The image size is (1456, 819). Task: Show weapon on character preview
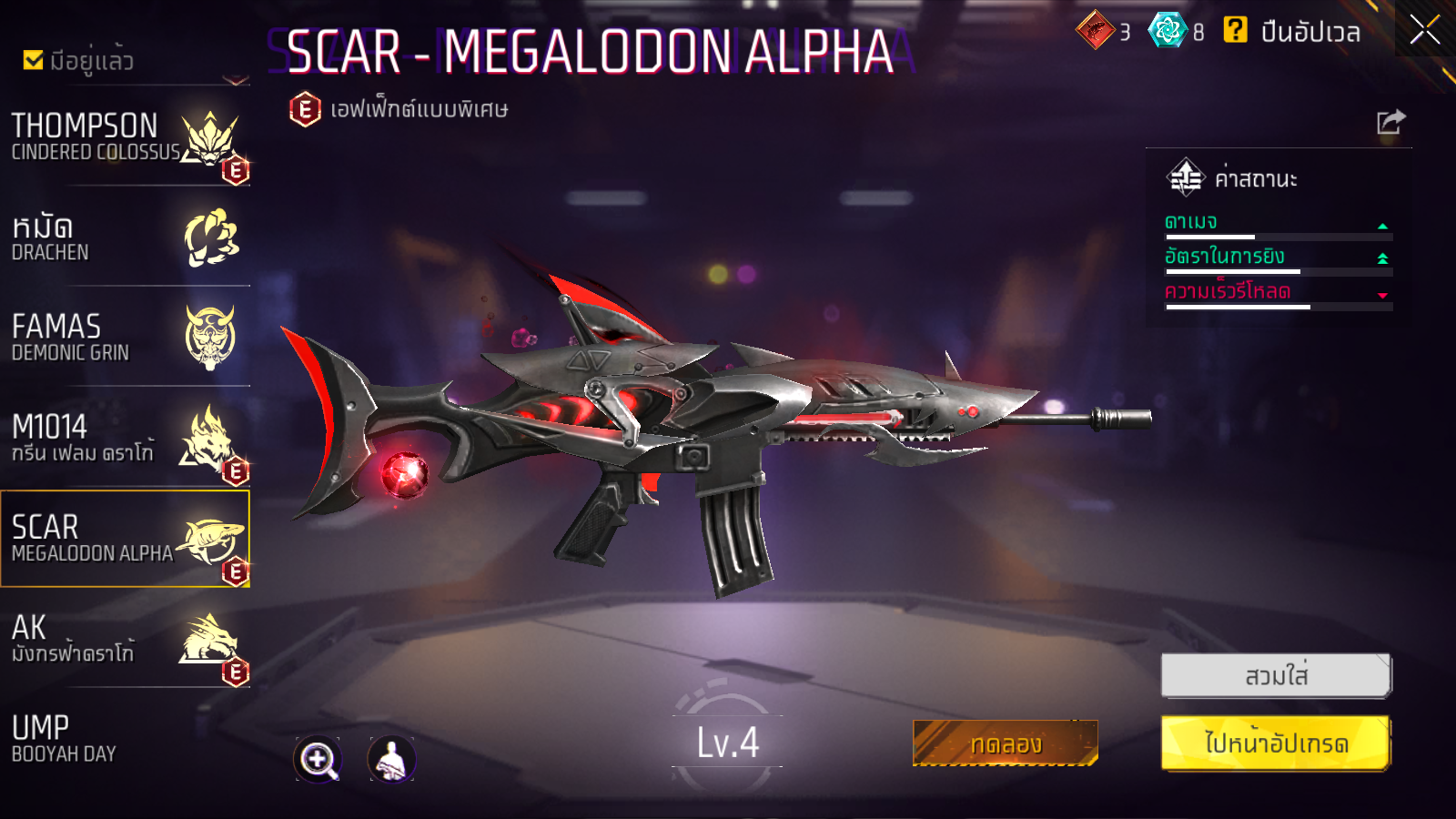point(391,759)
